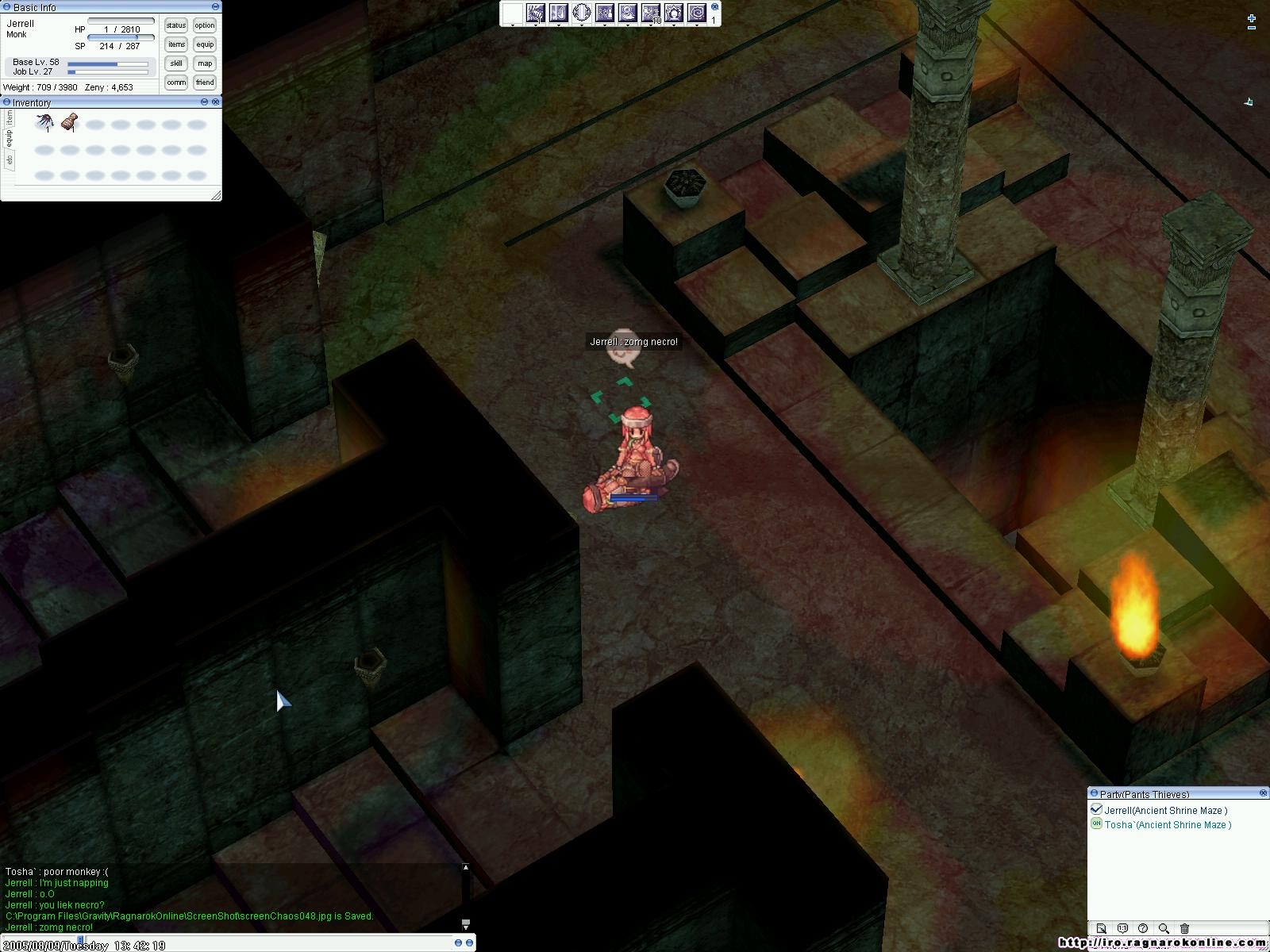Select the claw weapon in the inventory
The width and height of the screenshot is (1270, 952).
[44, 122]
